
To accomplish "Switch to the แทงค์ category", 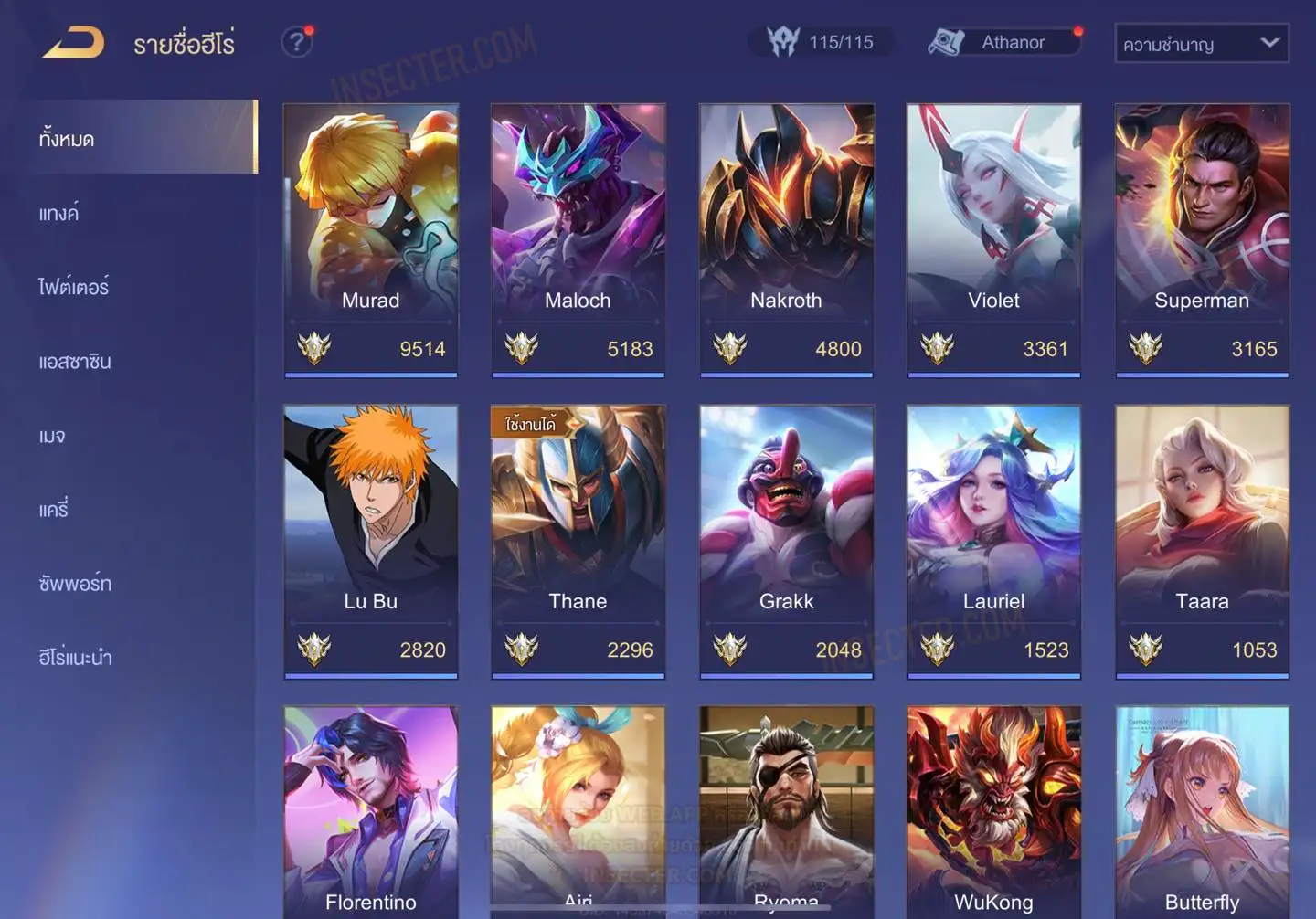I will [x=58, y=213].
